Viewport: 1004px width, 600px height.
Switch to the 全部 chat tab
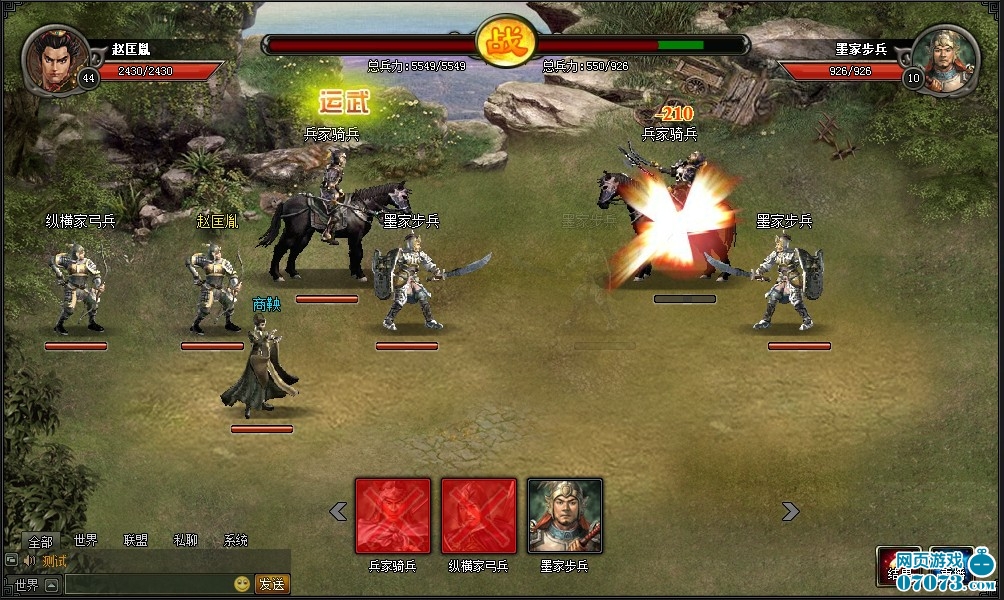tap(40, 541)
